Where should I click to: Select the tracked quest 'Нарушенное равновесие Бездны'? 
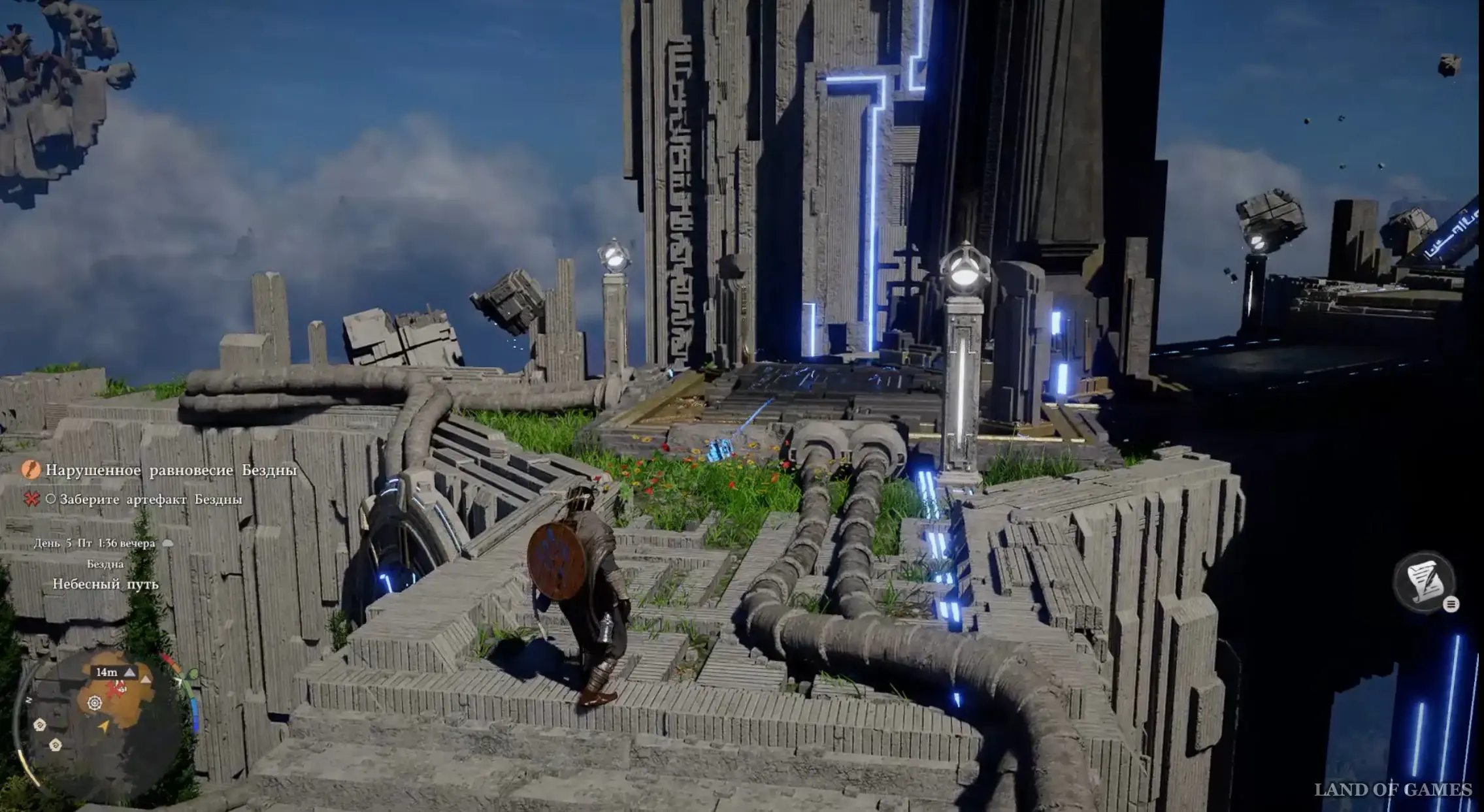(171, 470)
